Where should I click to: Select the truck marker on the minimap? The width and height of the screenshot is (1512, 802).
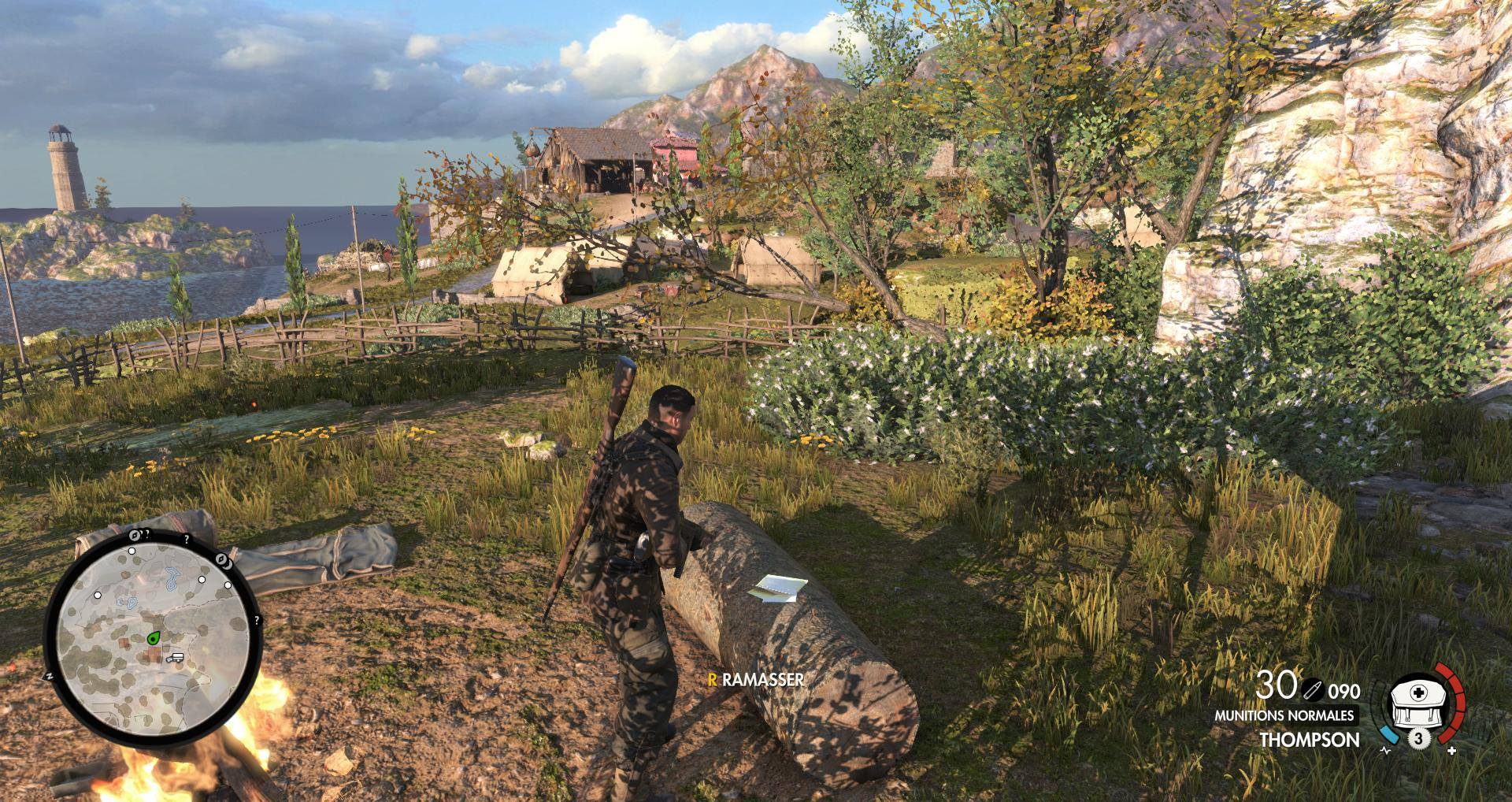174,656
